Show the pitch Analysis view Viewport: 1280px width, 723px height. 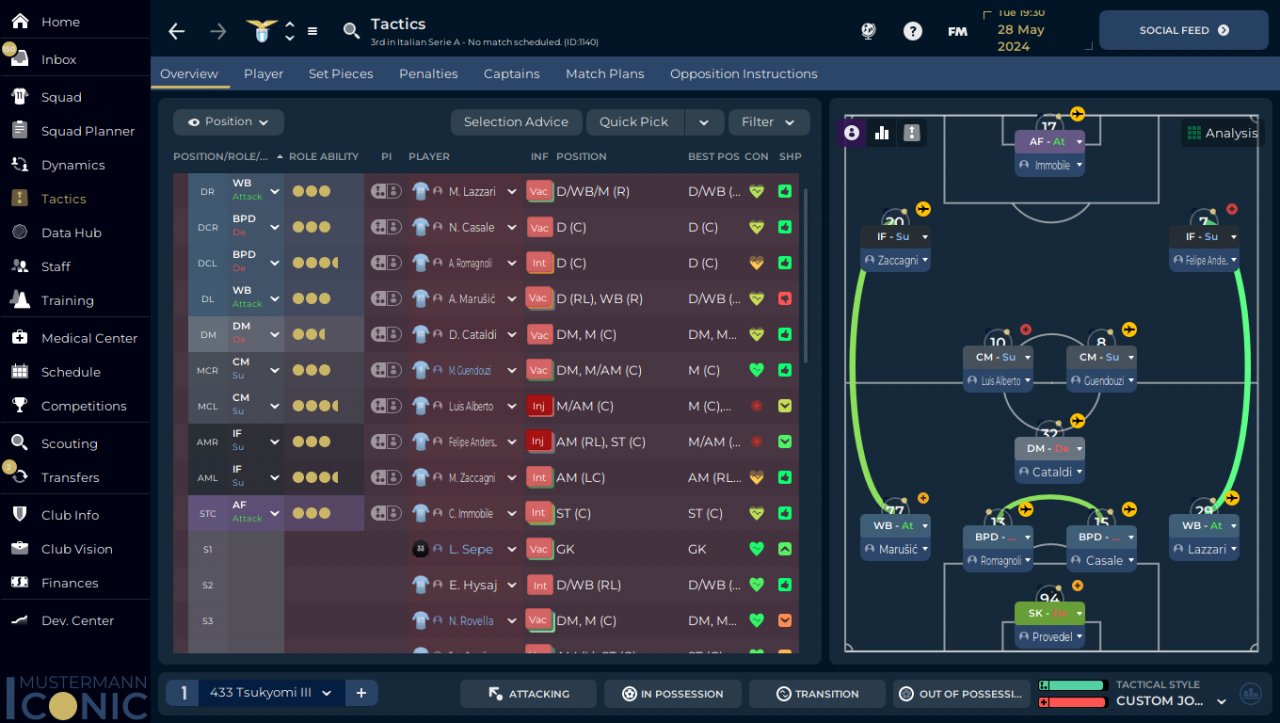(x=1221, y=133)
